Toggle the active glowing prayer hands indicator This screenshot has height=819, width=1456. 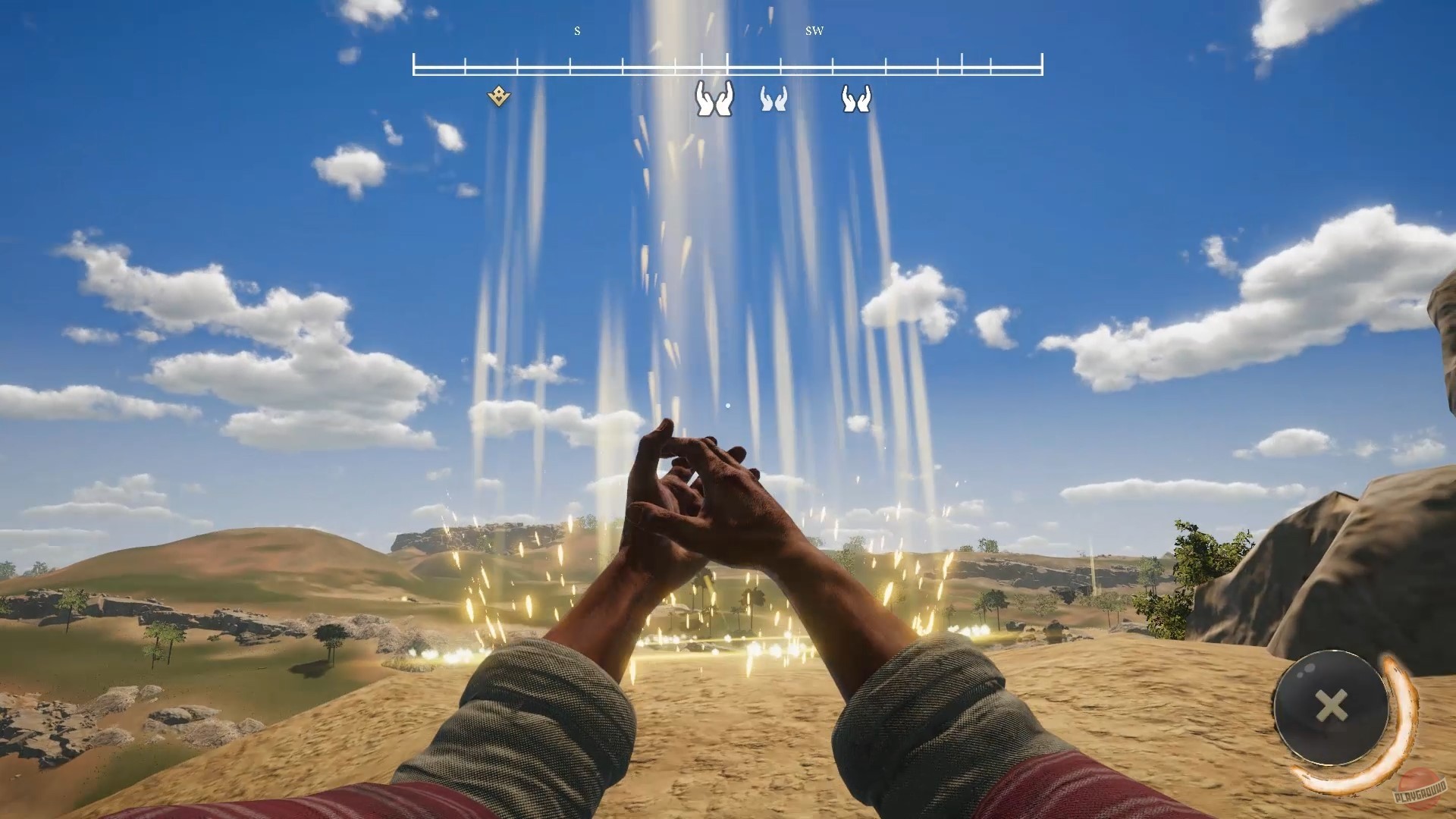click(713, 99)
